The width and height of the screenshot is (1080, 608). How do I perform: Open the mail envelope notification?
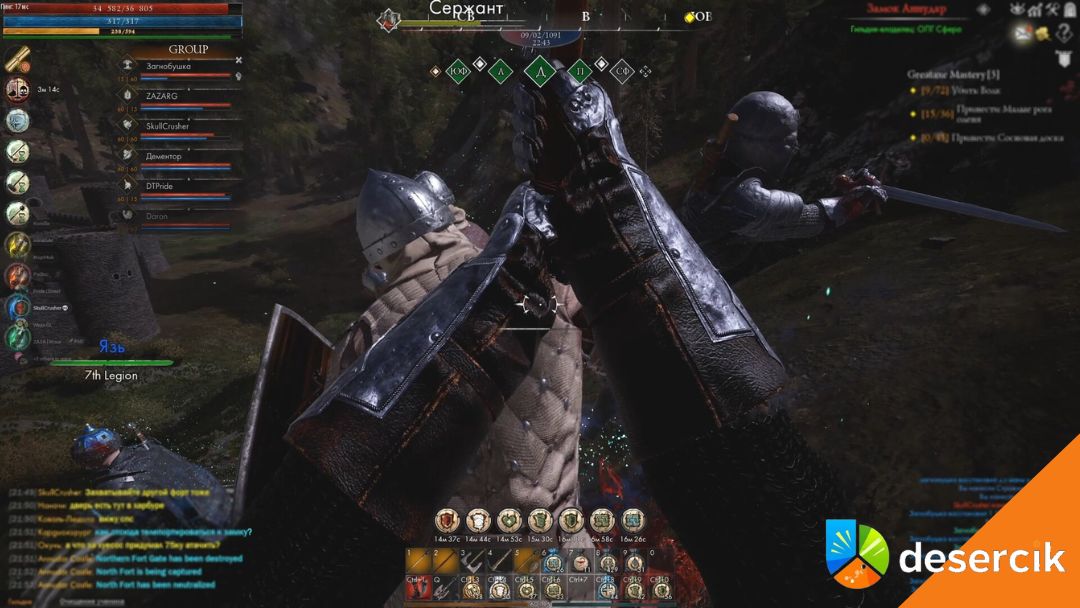[1022, 32]
